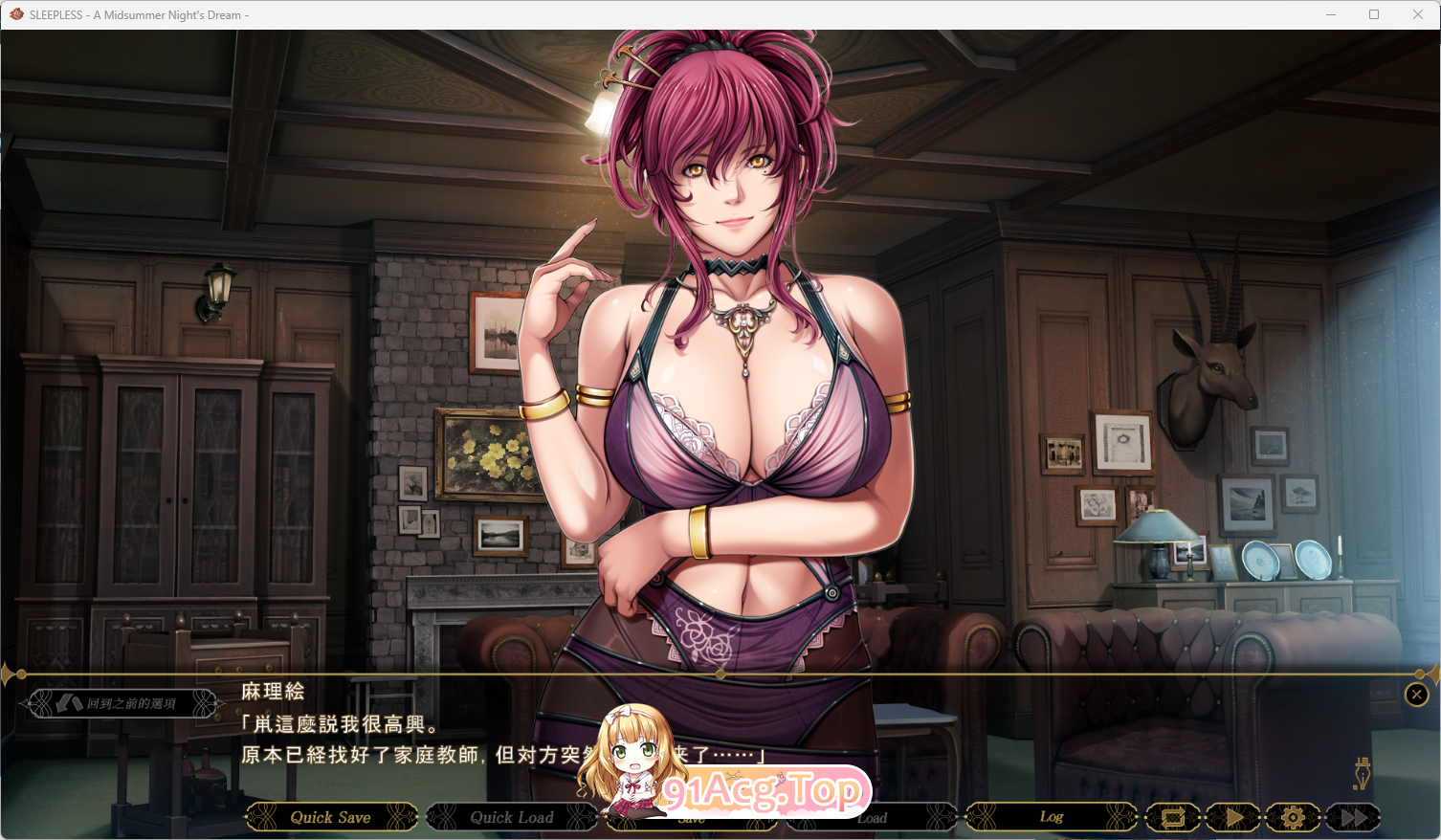Click the back arrow icon on 回到之前的選項

click(x=72, y=702)
